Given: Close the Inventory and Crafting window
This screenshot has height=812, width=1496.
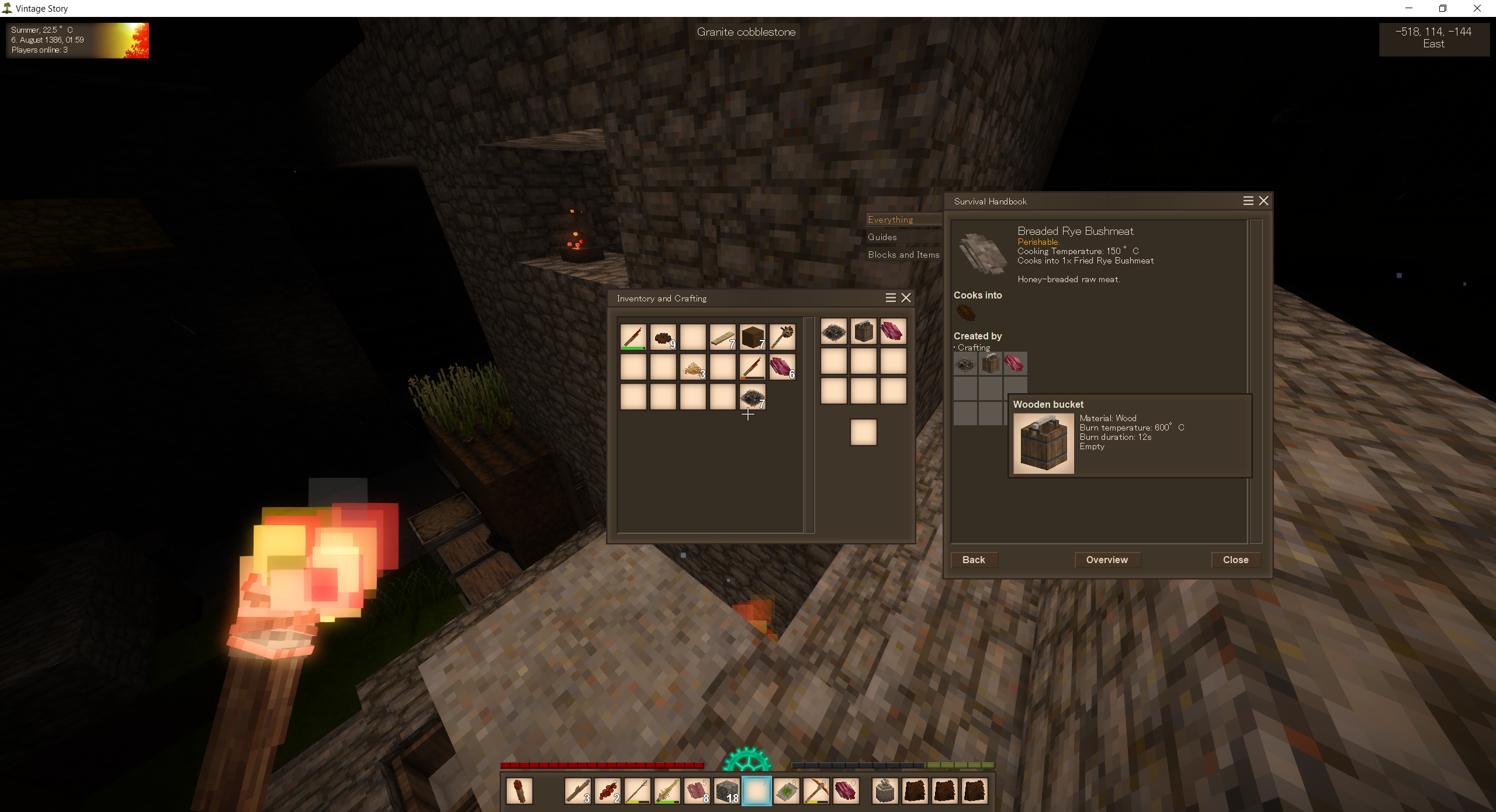Looking at the screenshot, I should point(906,298).
